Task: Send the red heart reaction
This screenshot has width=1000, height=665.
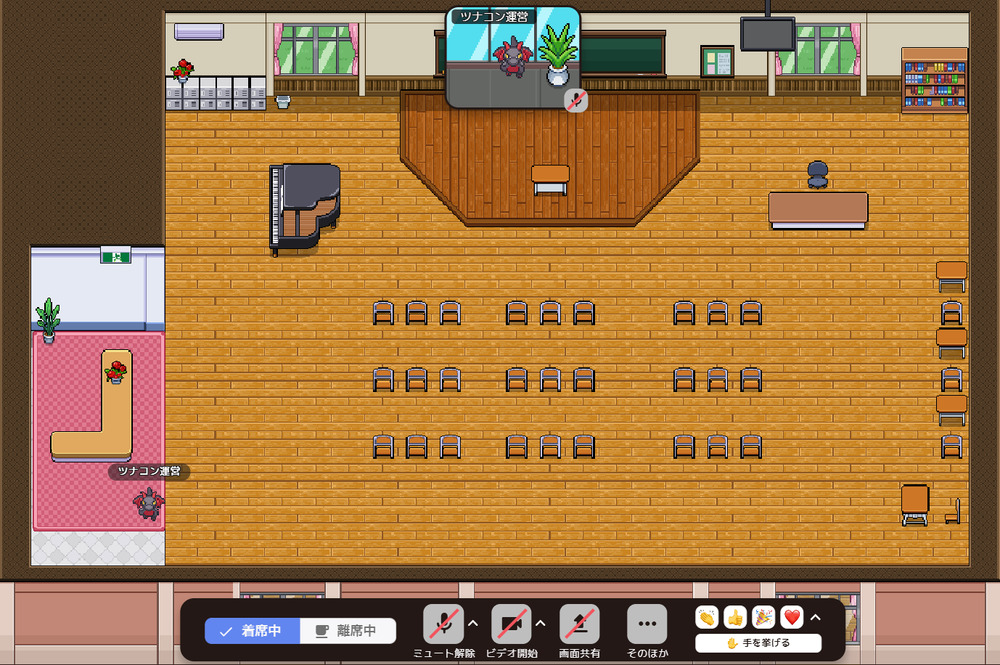Action: click(792, 618)
